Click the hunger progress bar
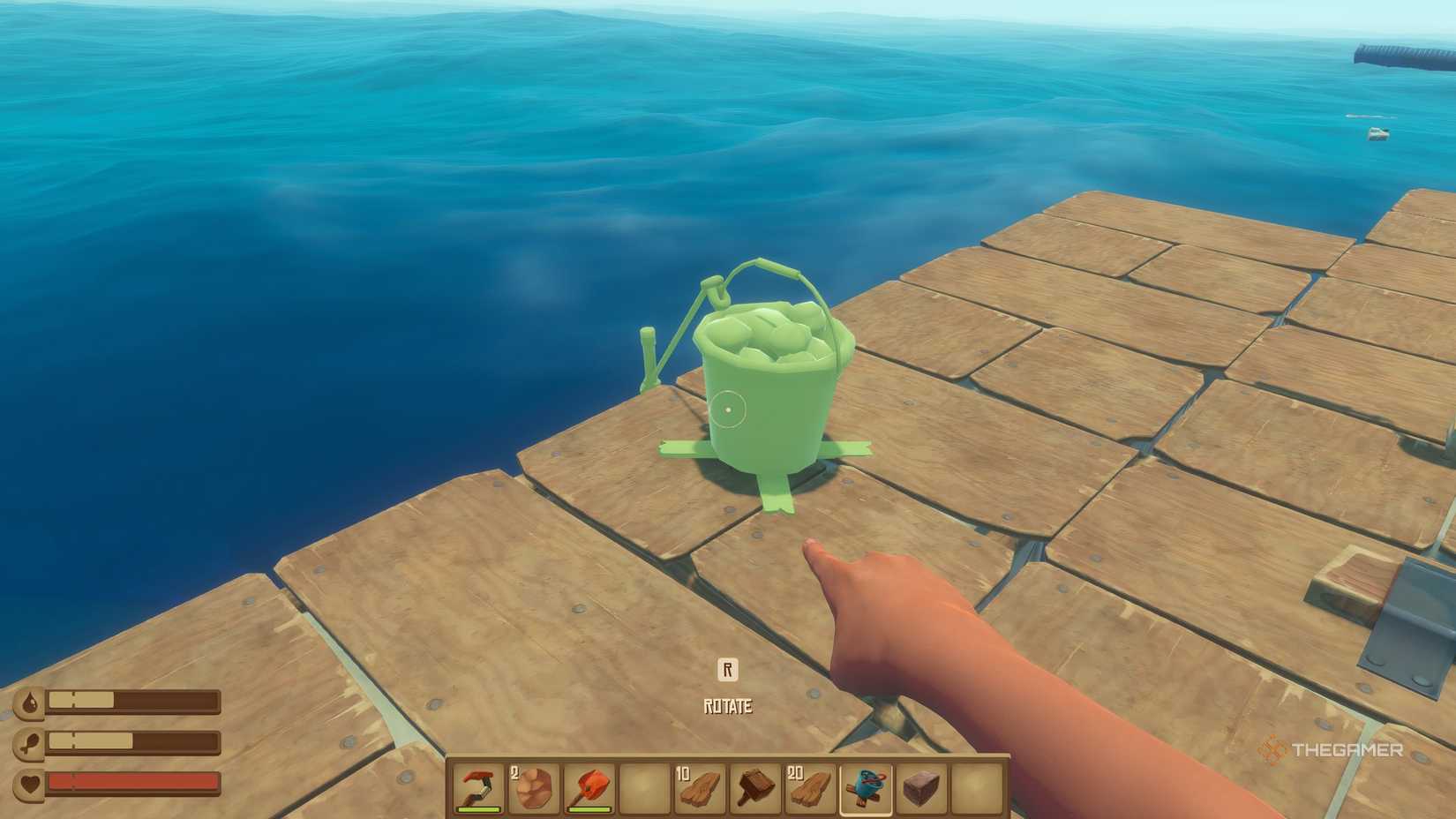Image resolution: width=1456 pixels, height=819 pixels. (x=132, y=741)
